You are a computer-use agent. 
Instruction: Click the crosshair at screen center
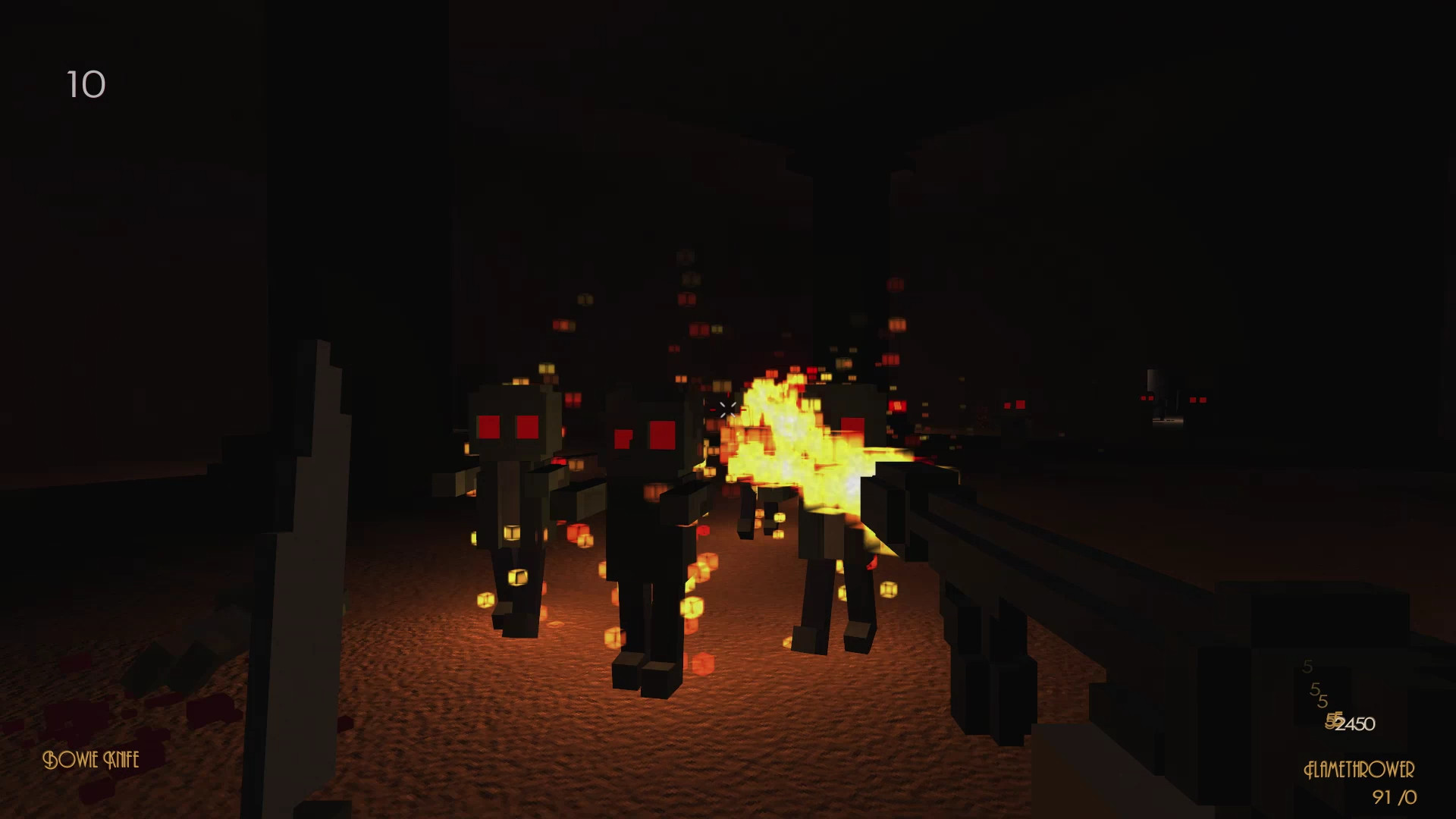click(726, 407)
